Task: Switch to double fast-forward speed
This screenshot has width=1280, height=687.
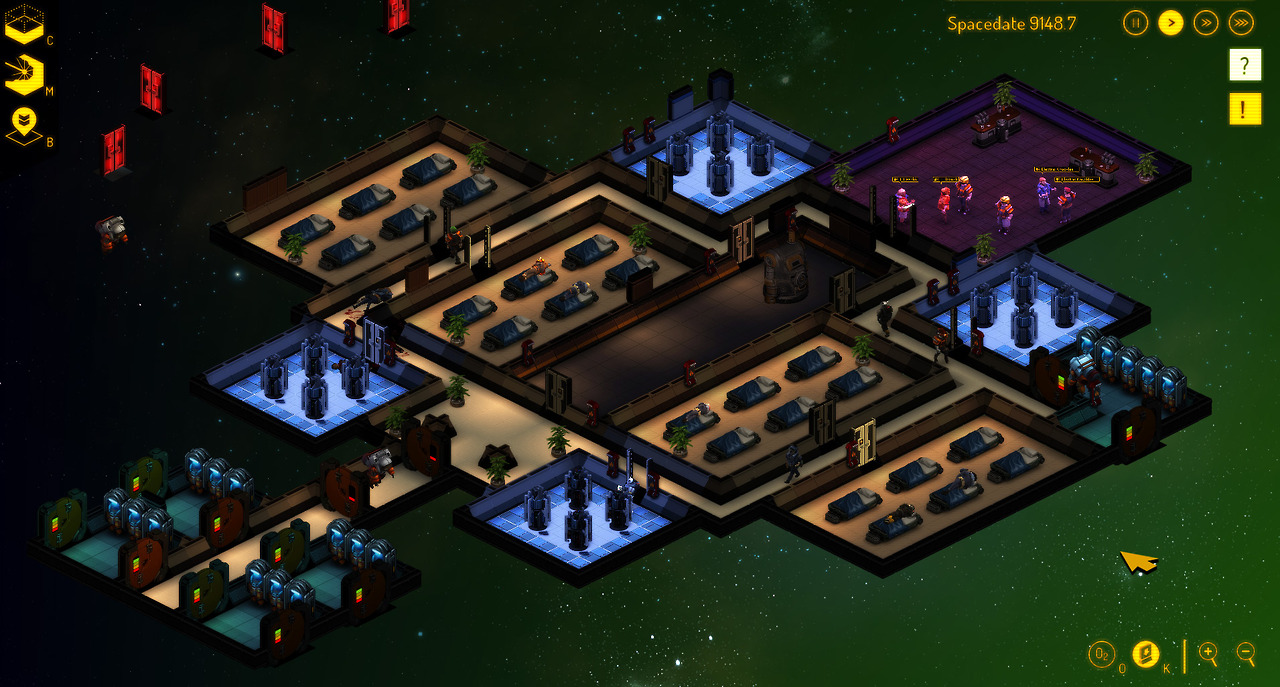Action: tap(1206, 22)
